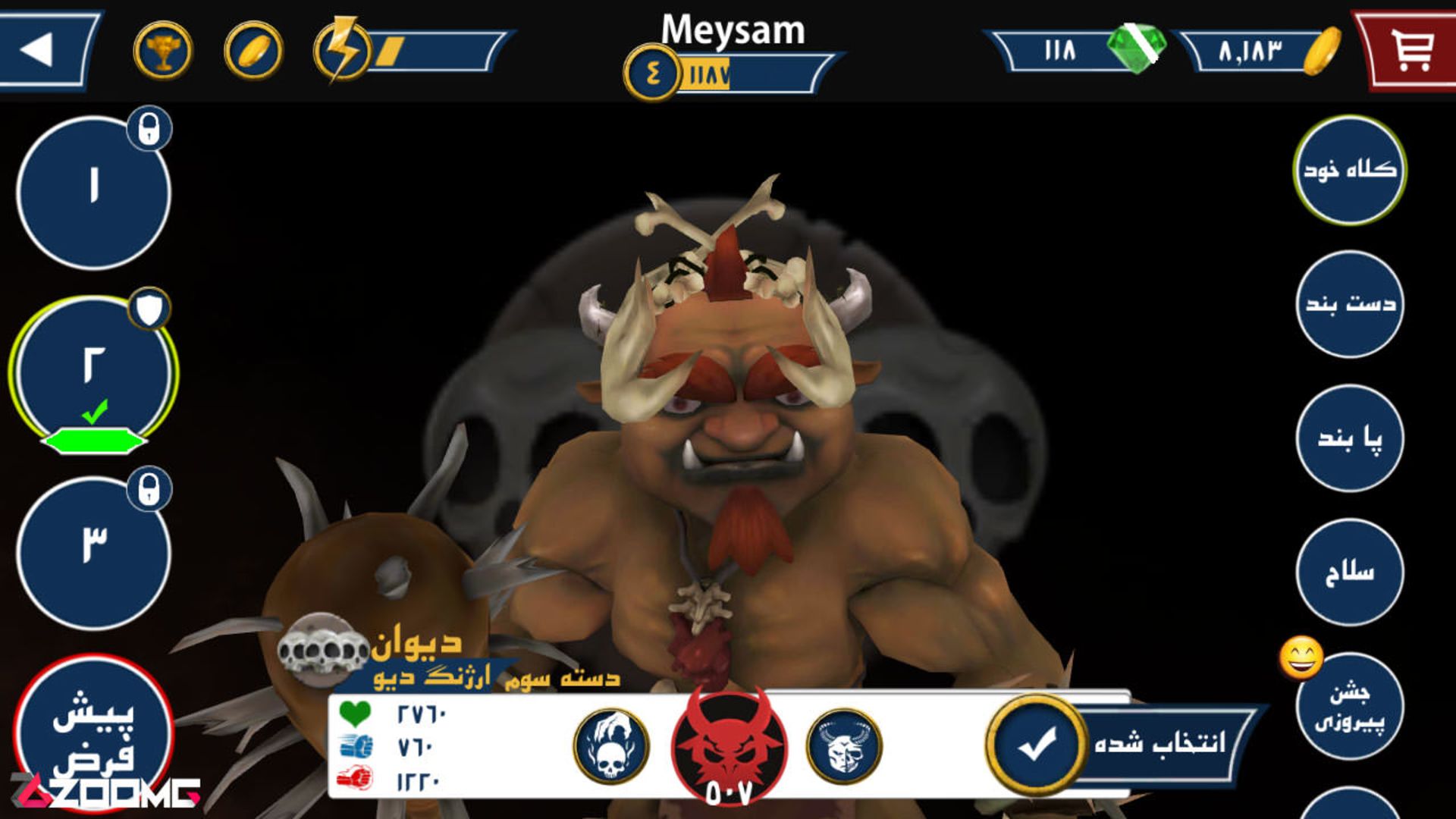Open the trophy icon menu
Image resolution: width=1456 pixels, height=819 pixels.
tap(163, 51)
